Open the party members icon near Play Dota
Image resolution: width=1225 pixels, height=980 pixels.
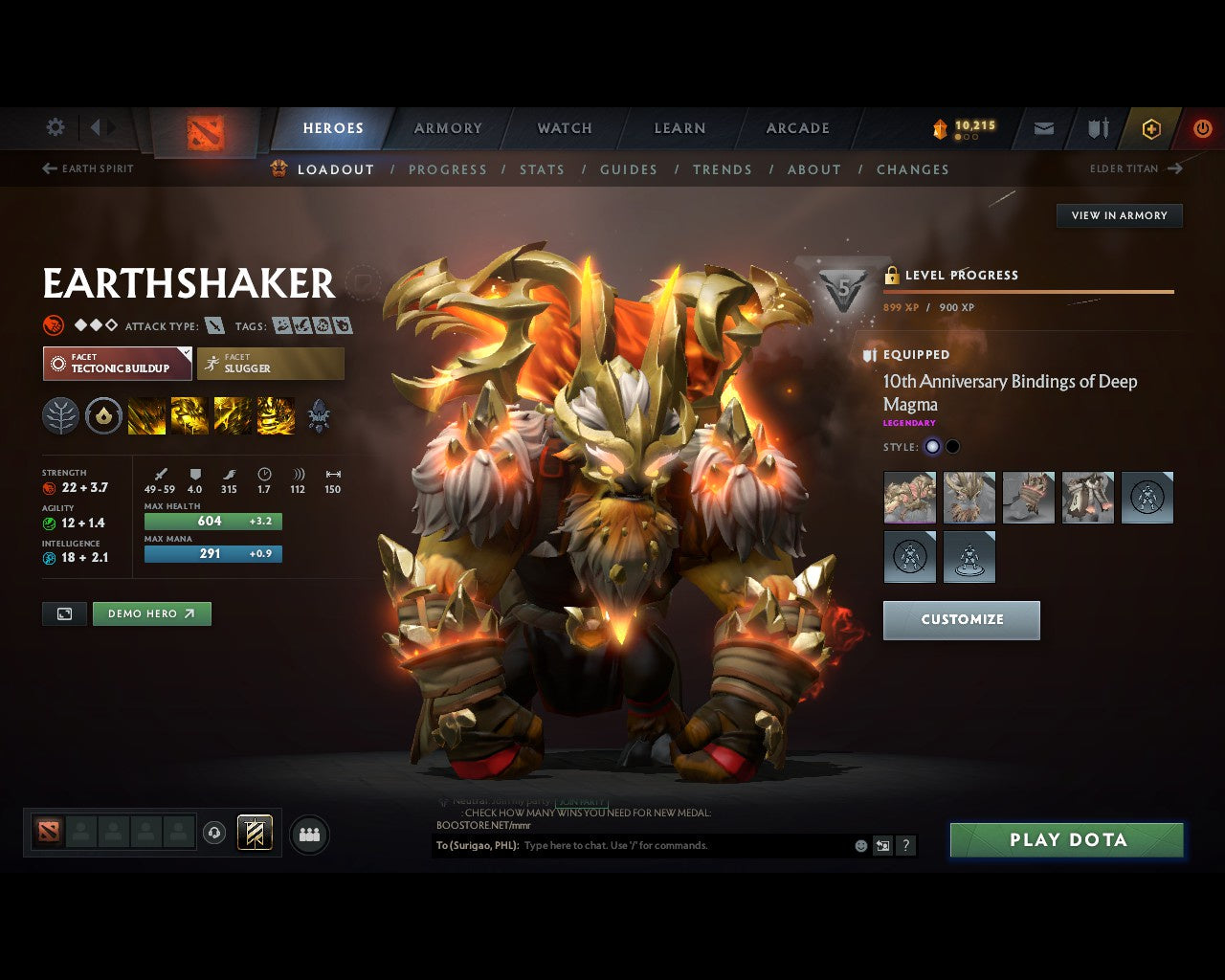click(x=308, y=833)
